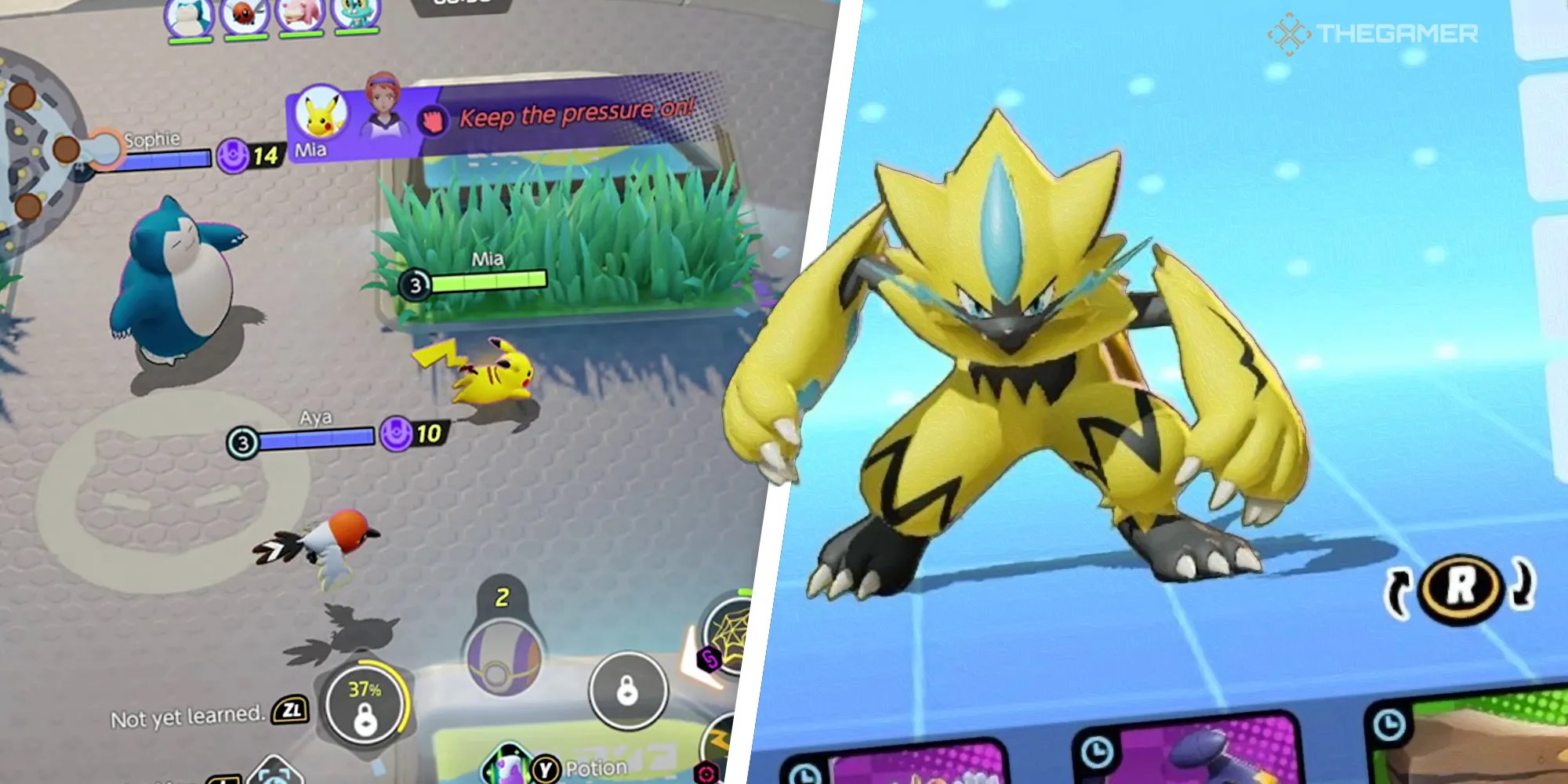Toggle the camera capture control
Image resolution: width=1568 pixels, height=784 pixels.
pos(275,778)
